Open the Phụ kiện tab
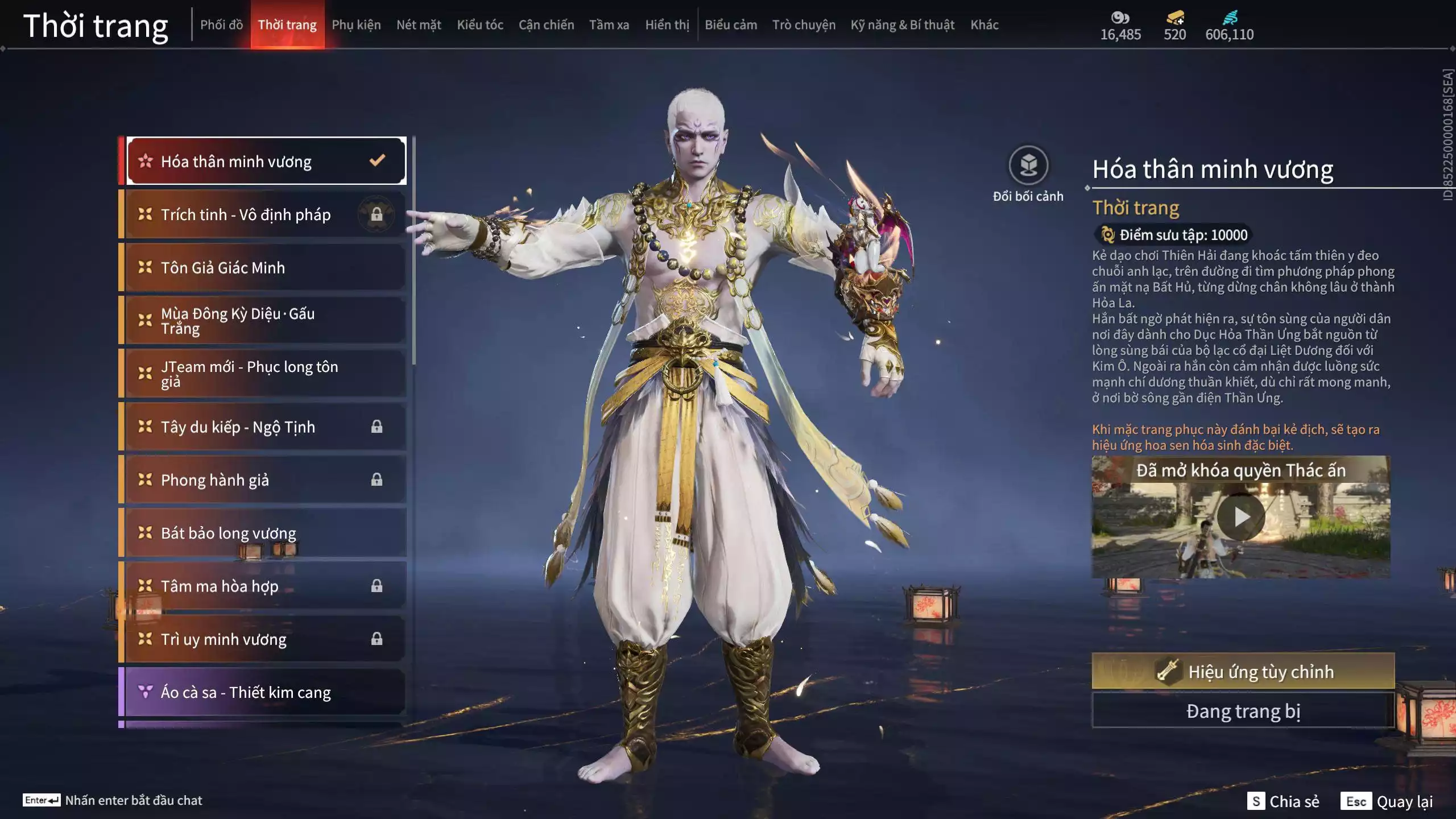The width and height of the screenshot is (1456, 819). pos(356,25)
